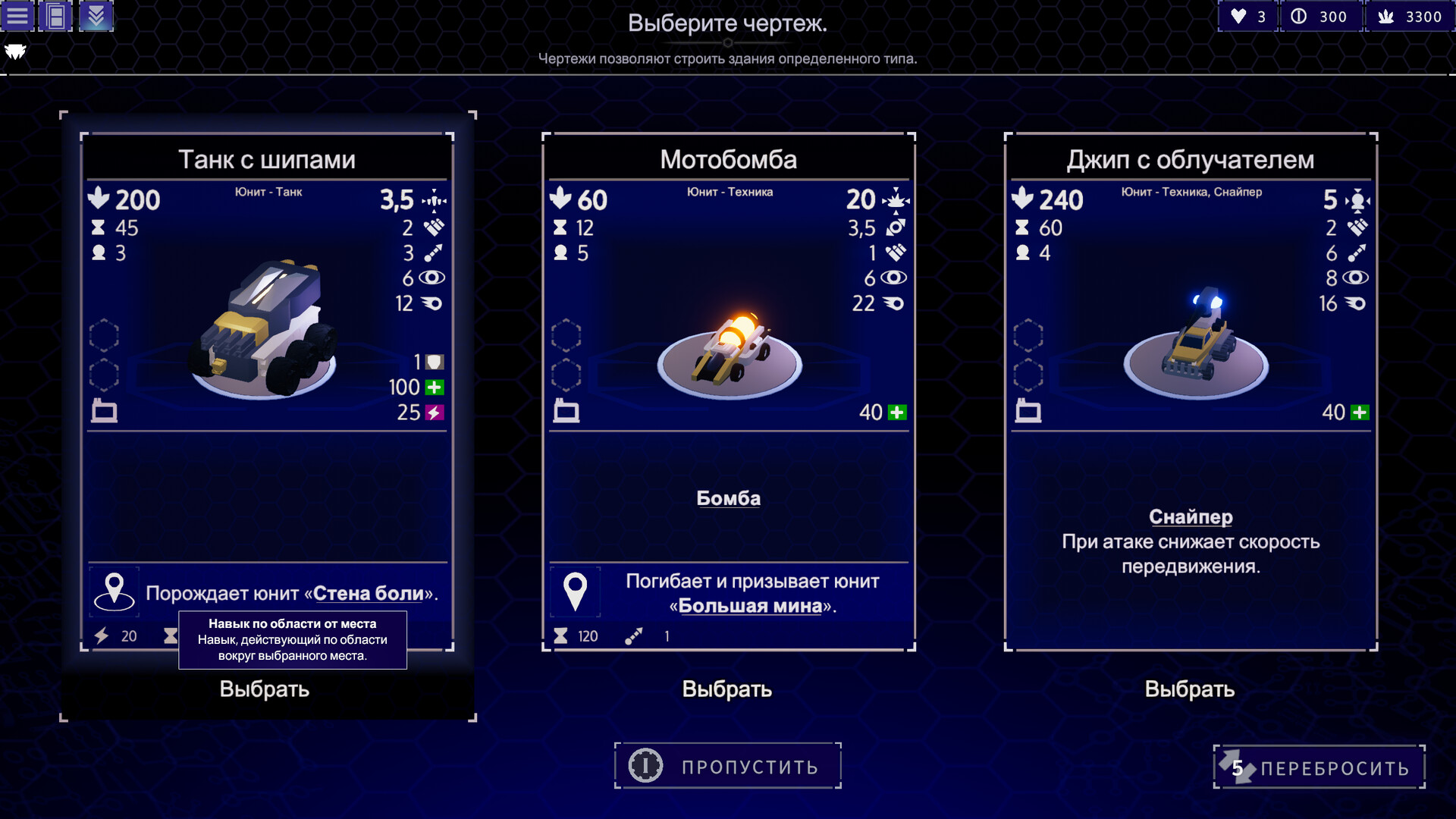Select the card deck icon in the toolbar
Image resolution: width=1456 pixels, height=819 pixels.
(x=57, y=15)
